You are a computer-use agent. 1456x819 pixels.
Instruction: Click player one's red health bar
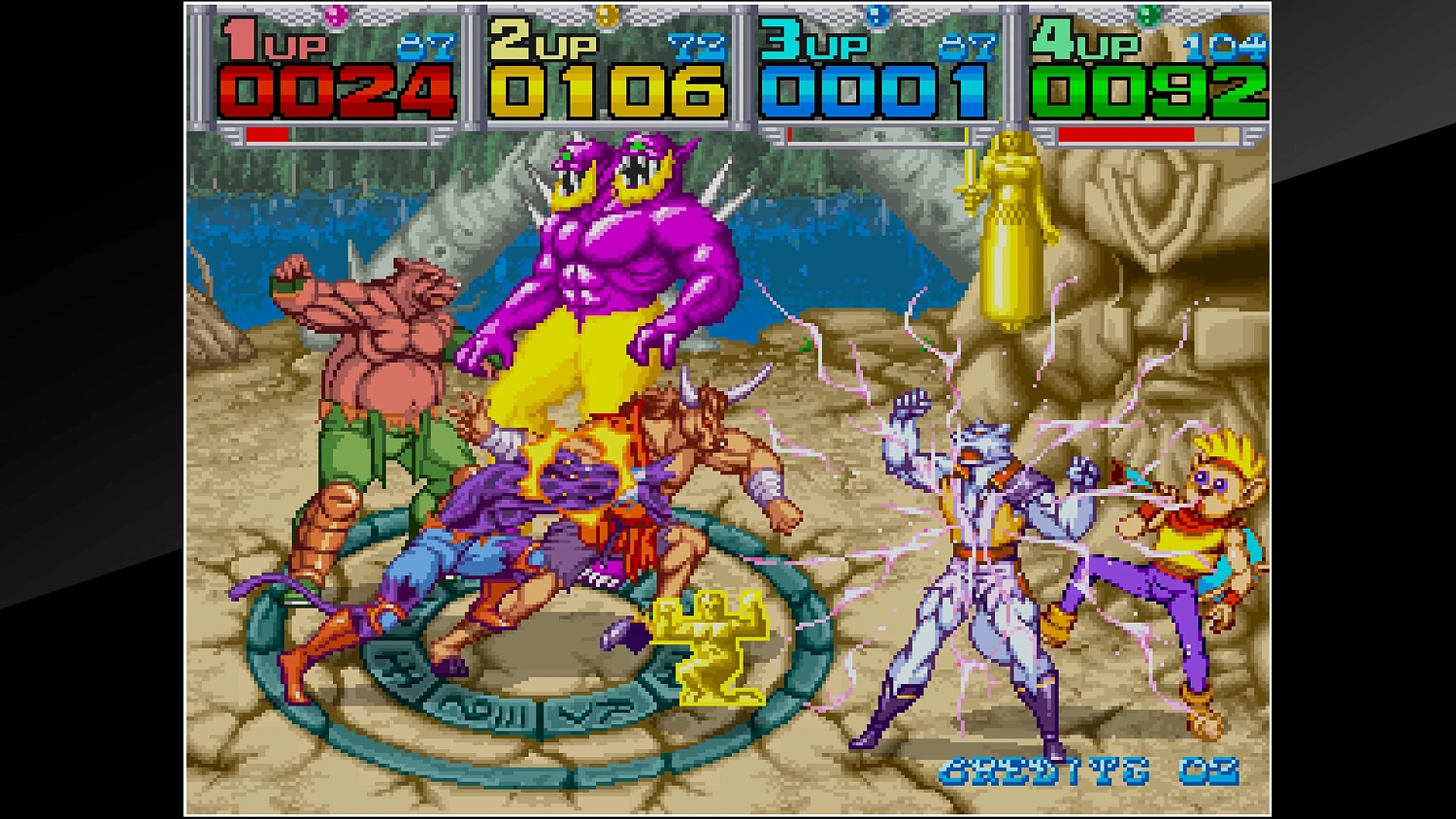tap(267, 134)
